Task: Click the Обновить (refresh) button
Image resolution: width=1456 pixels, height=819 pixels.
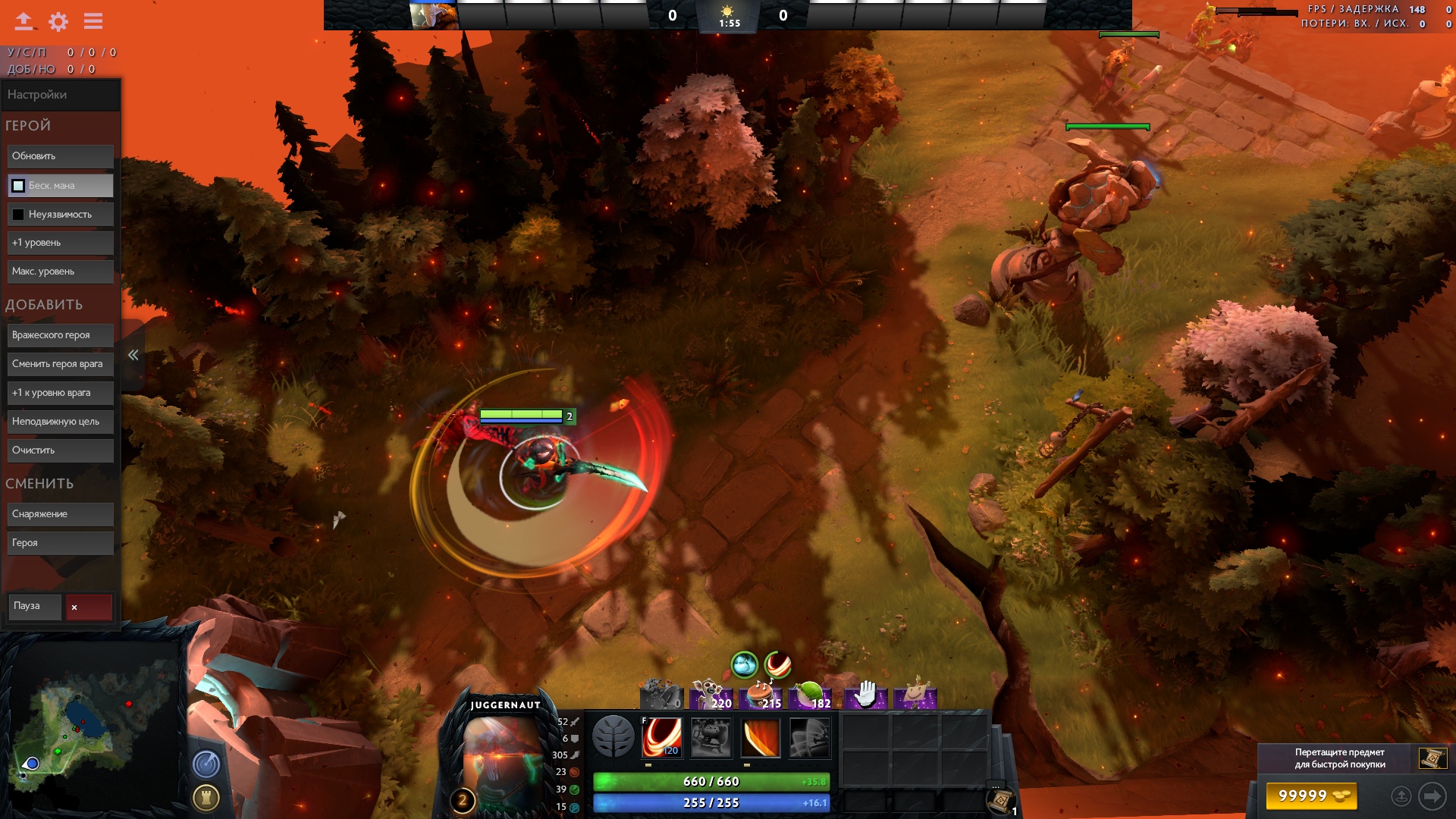Action: pos(61,156)
